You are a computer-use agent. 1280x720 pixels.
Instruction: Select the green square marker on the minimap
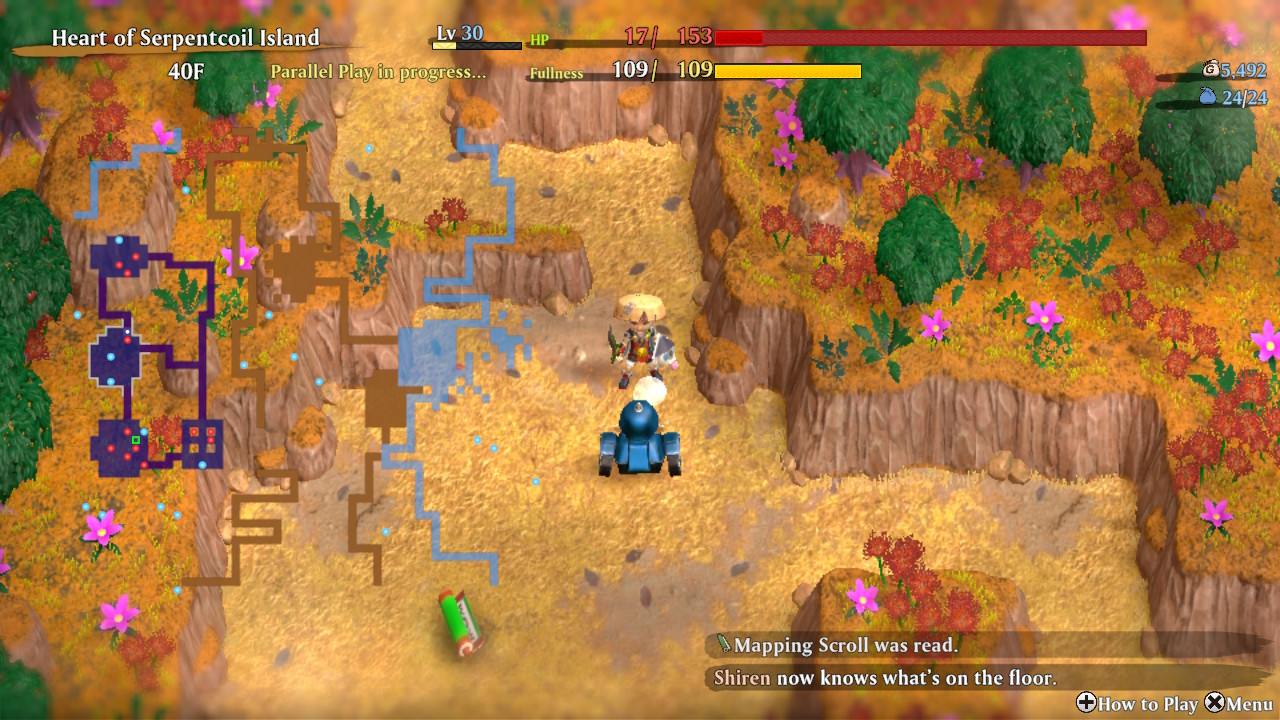click(x=135, y=439)
